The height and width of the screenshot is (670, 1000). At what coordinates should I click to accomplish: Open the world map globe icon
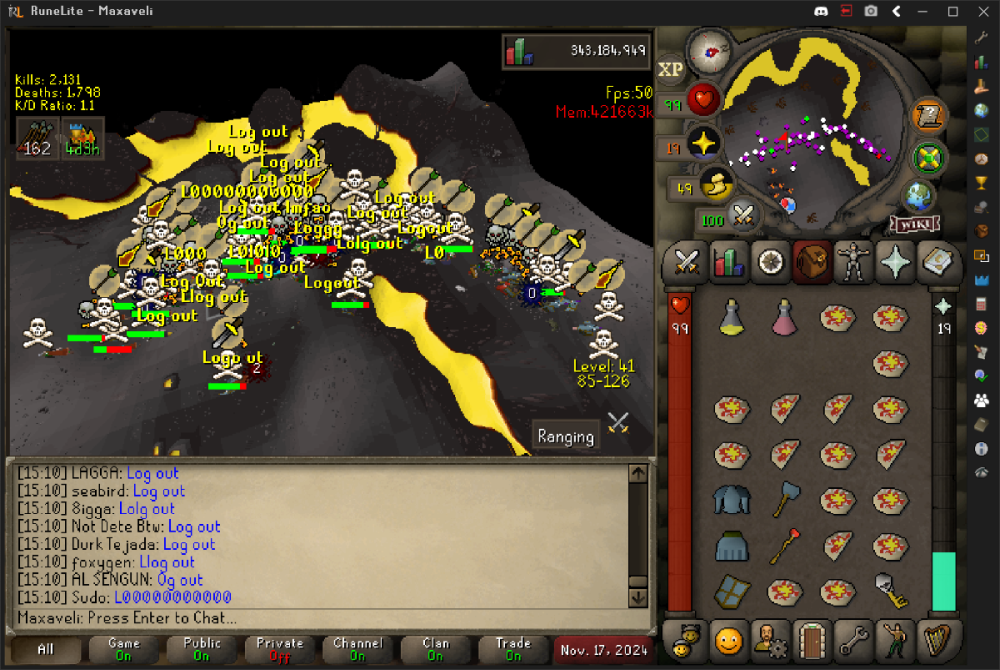919,195
